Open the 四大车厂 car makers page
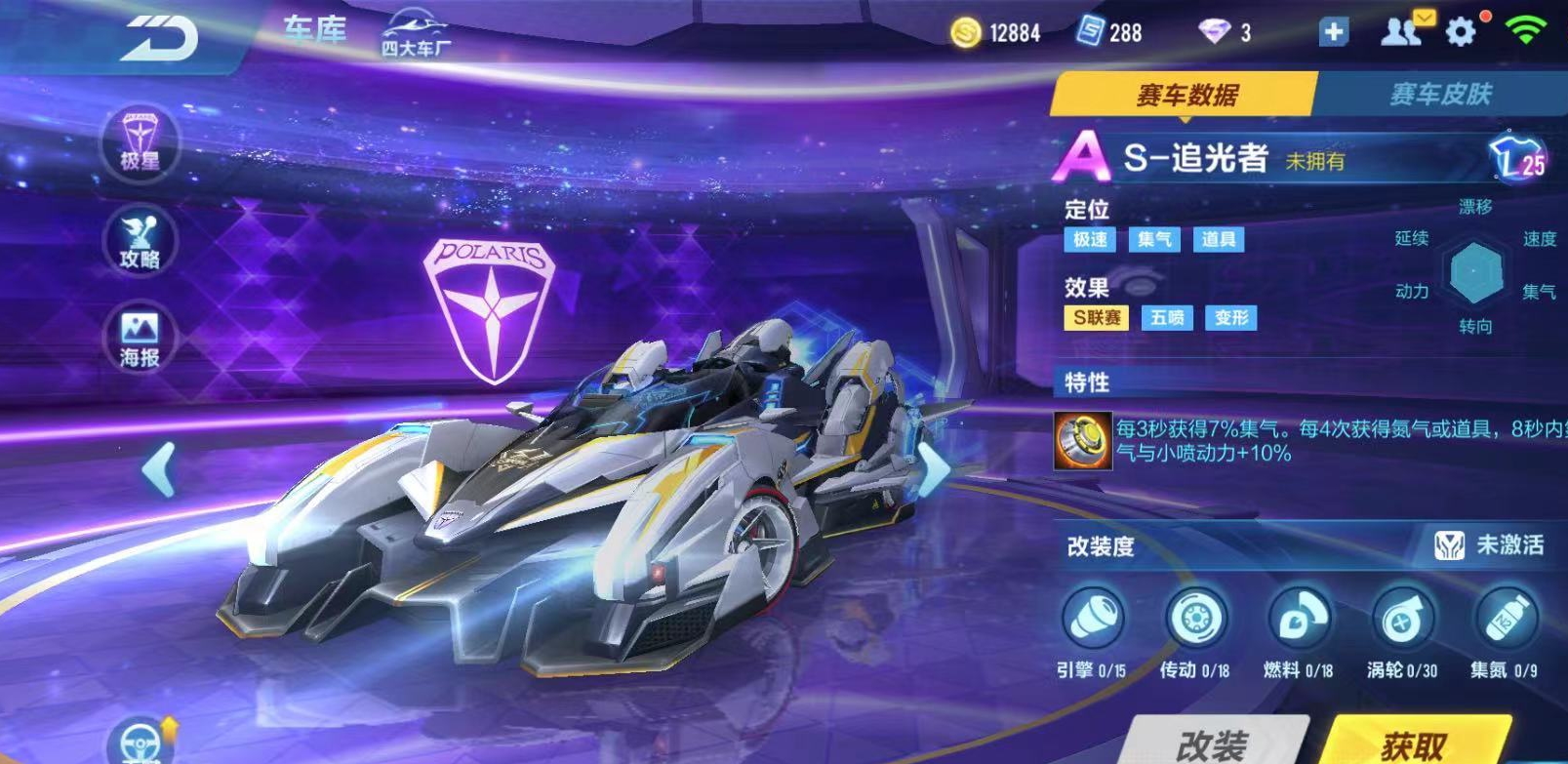This screenshot has width=1568, height=764. coord(416,34)
